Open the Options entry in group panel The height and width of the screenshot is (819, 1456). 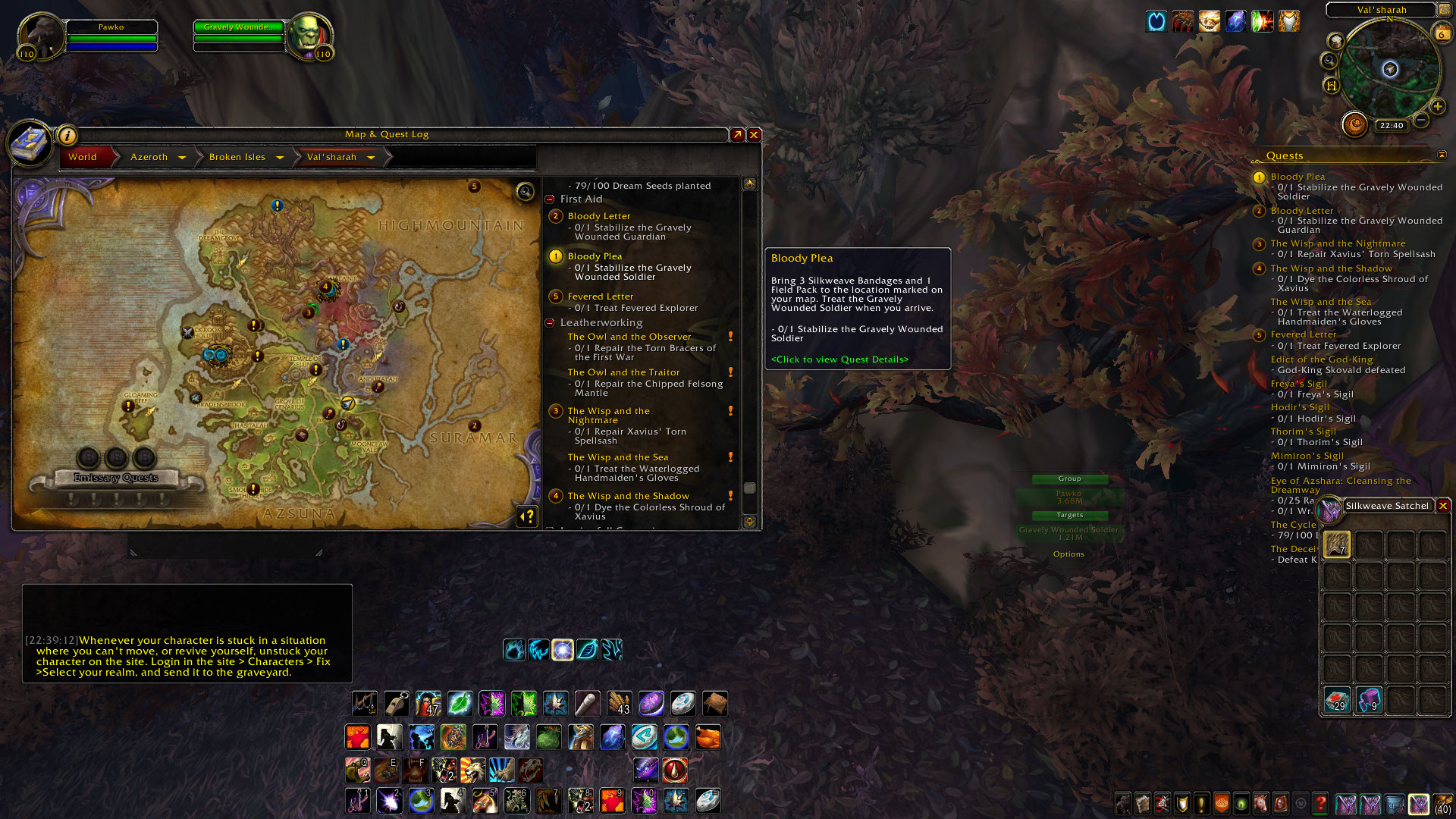point(1068,554)
